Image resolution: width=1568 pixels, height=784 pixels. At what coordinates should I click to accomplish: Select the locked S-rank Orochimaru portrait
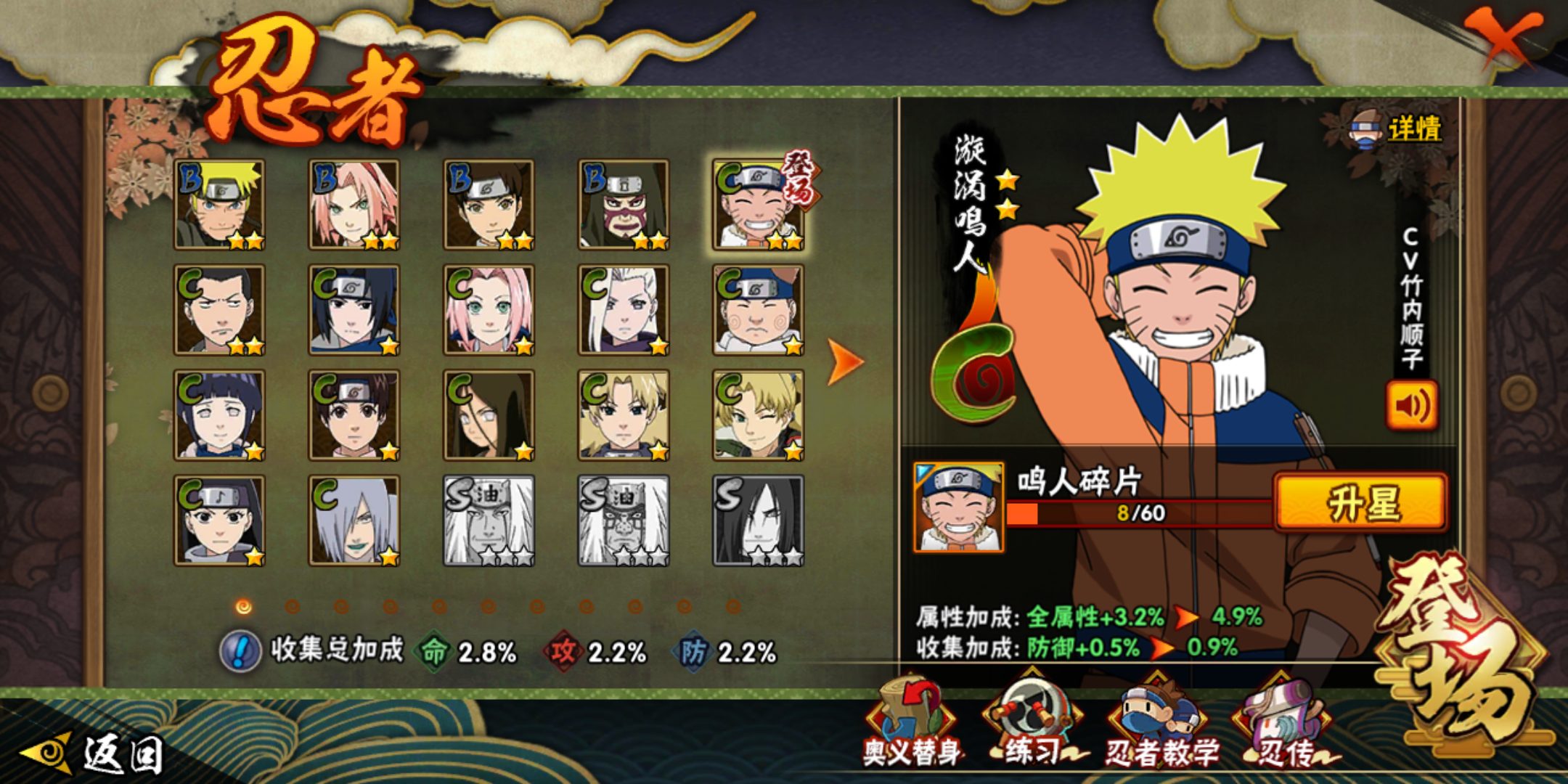[758, 520]
